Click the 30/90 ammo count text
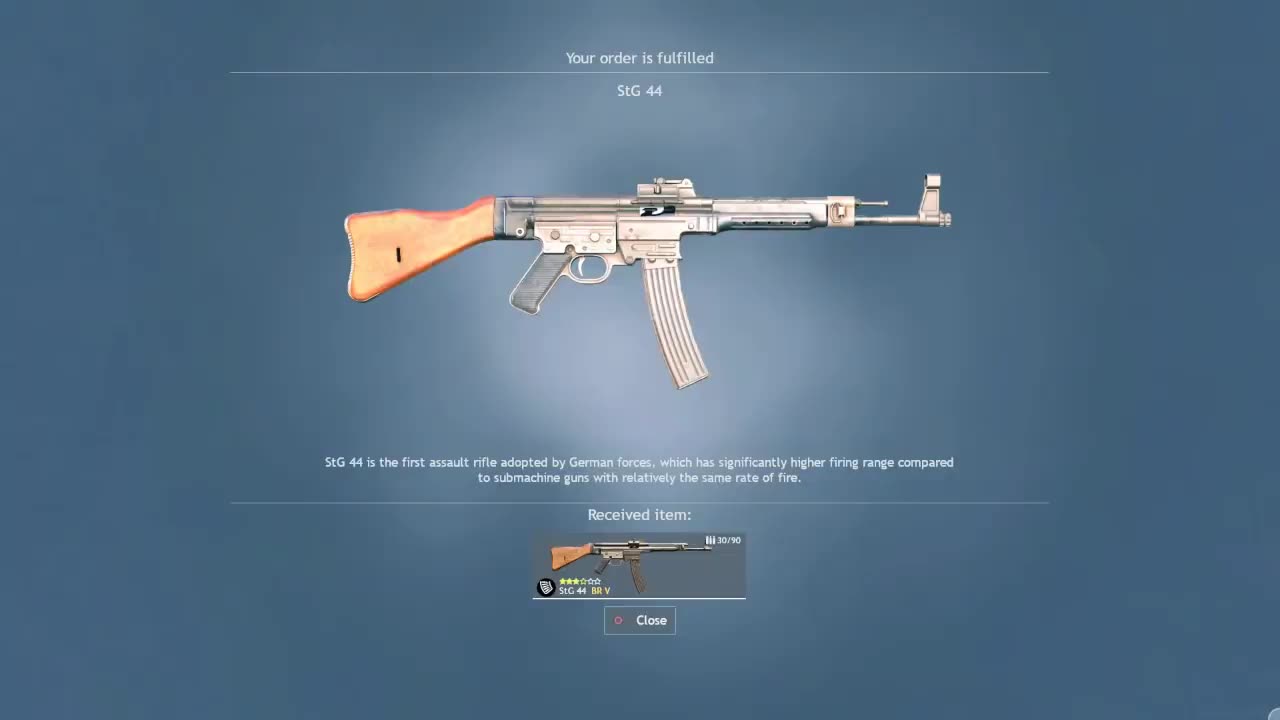 pos(727,540)
